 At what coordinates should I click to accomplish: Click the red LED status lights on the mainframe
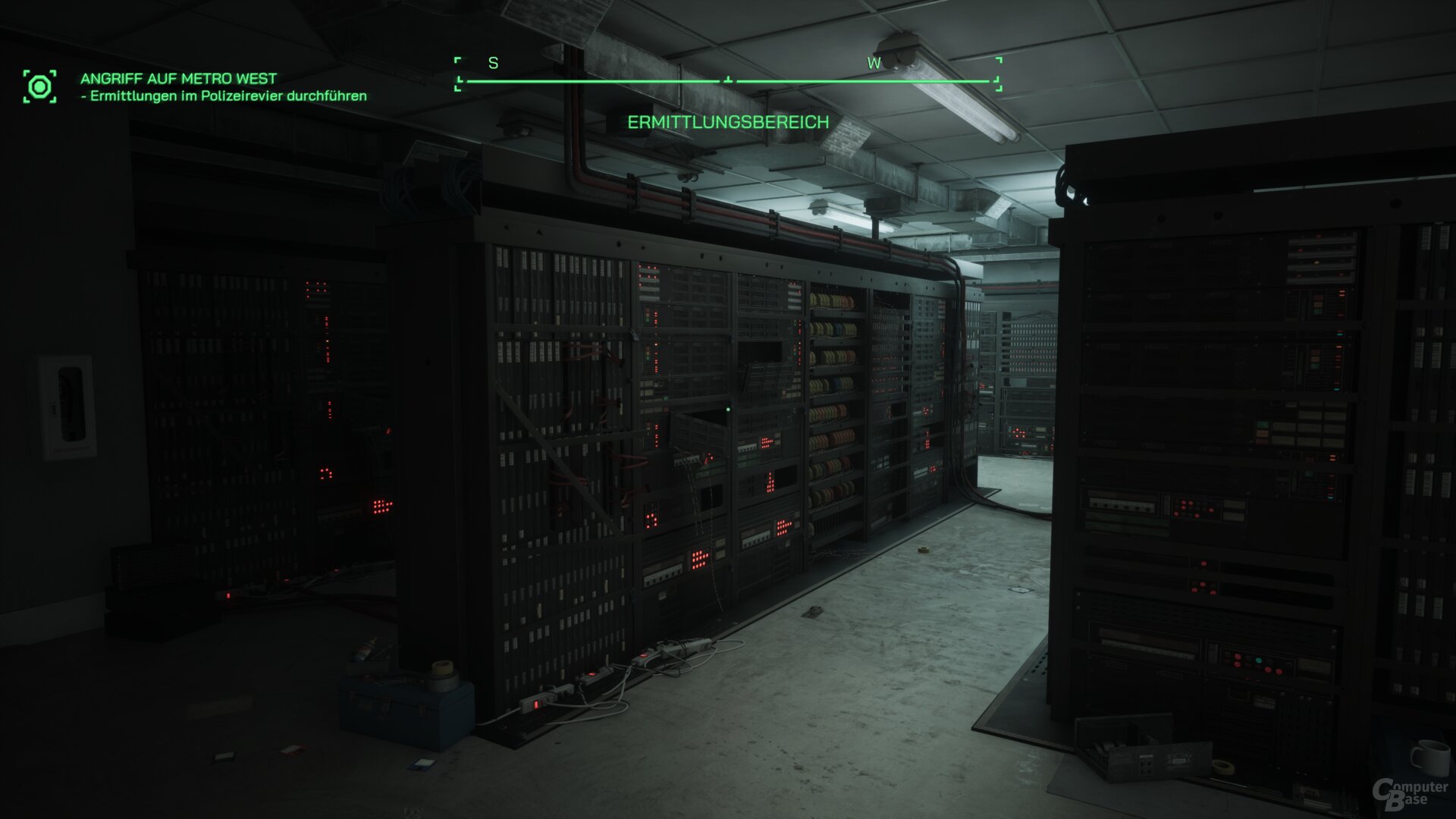[766, 444]
